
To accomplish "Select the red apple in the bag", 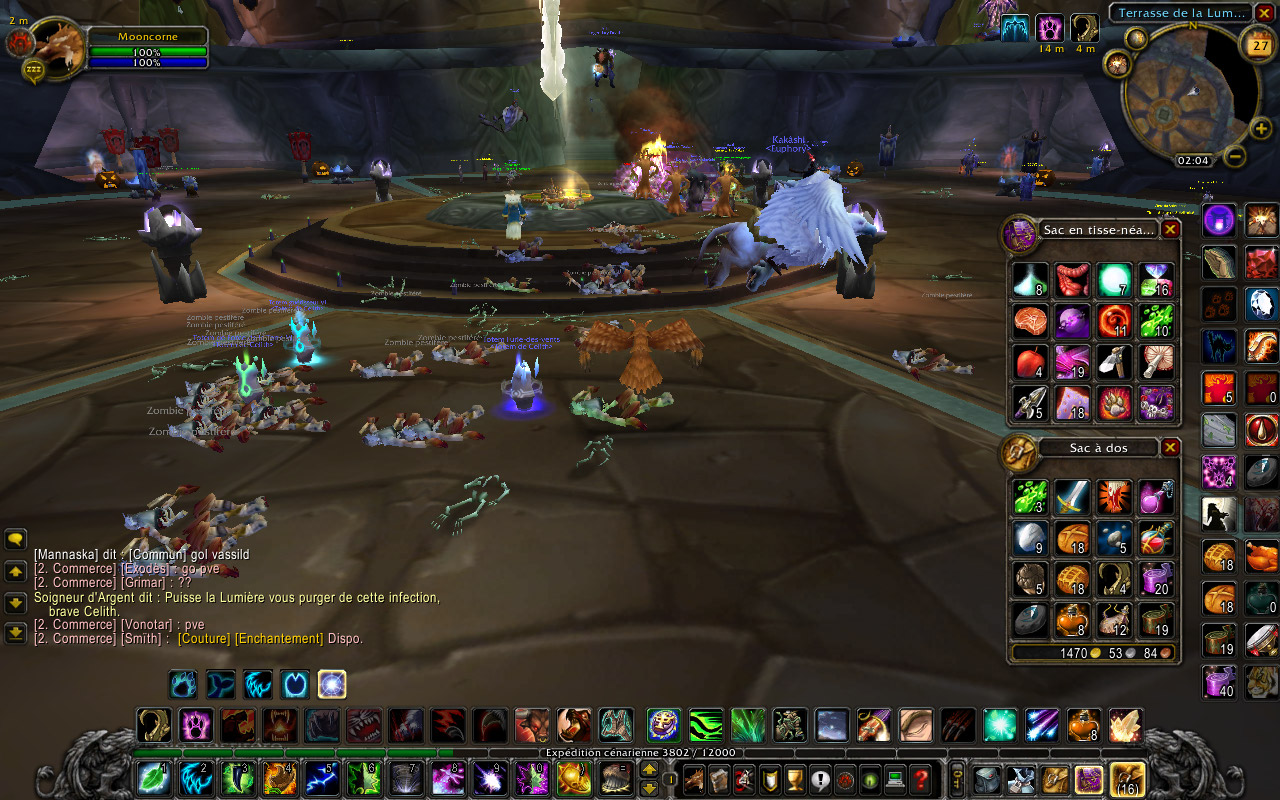I will [x=1030, y=361].
